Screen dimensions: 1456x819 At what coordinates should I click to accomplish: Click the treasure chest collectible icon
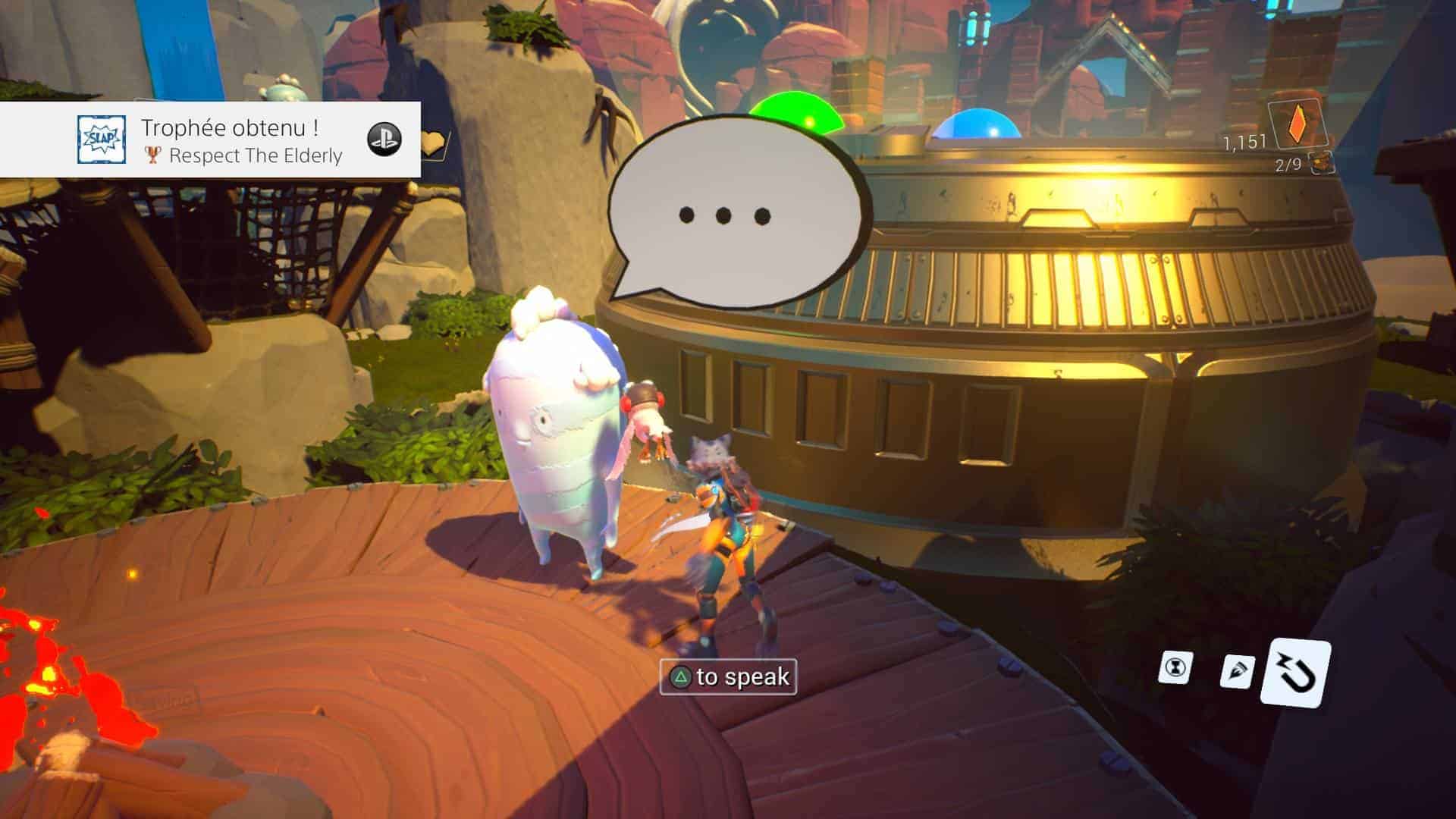click(1321, 164)
